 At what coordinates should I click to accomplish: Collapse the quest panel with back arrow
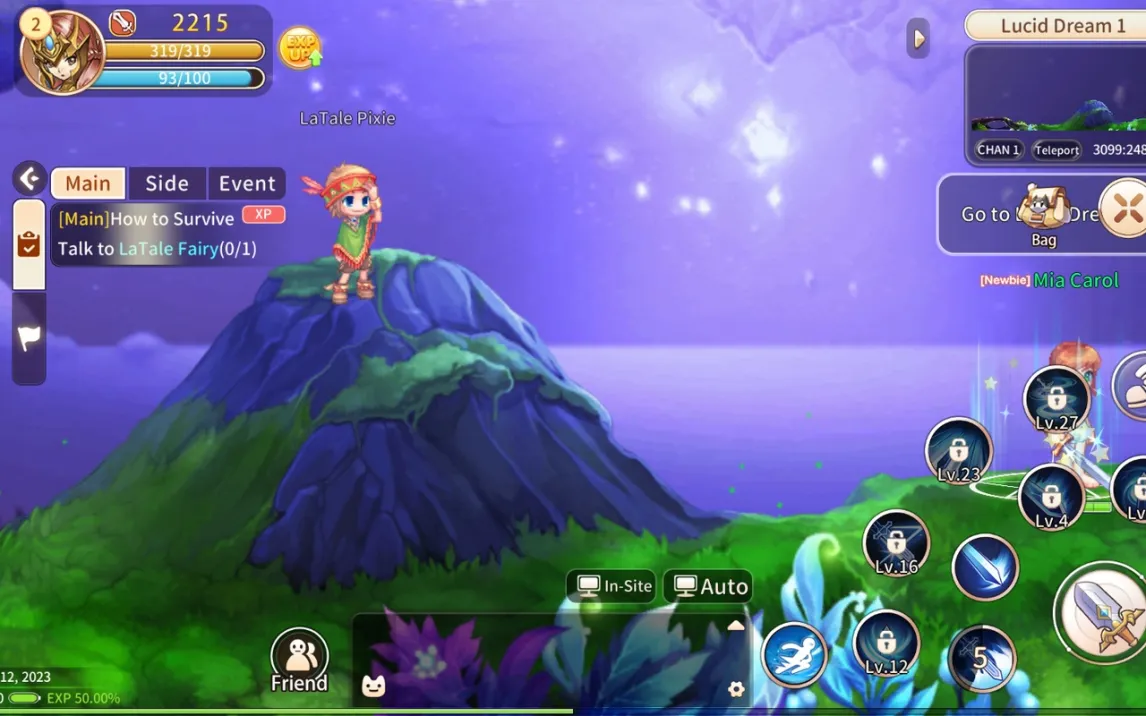tap(29, 179)
